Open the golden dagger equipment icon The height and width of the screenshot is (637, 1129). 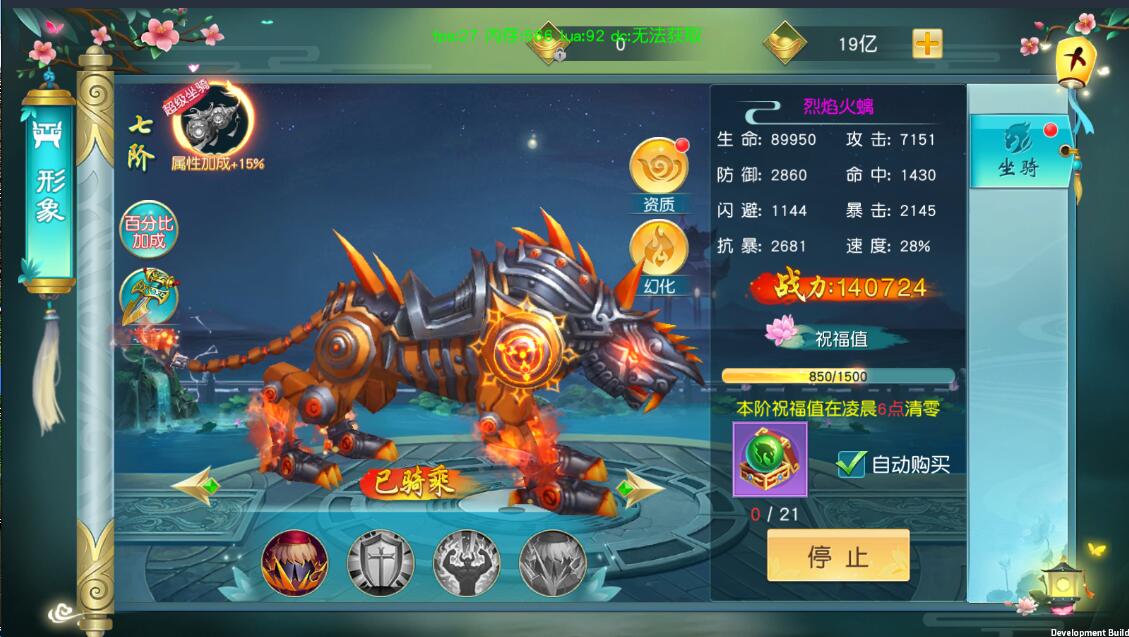click(x=148, y=296)
